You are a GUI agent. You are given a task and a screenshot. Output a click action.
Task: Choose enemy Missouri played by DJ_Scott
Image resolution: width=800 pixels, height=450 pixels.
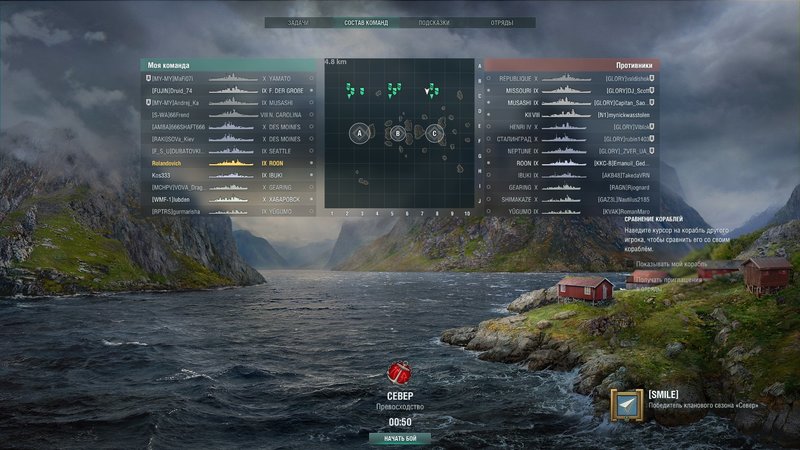[x=570, y=90]
